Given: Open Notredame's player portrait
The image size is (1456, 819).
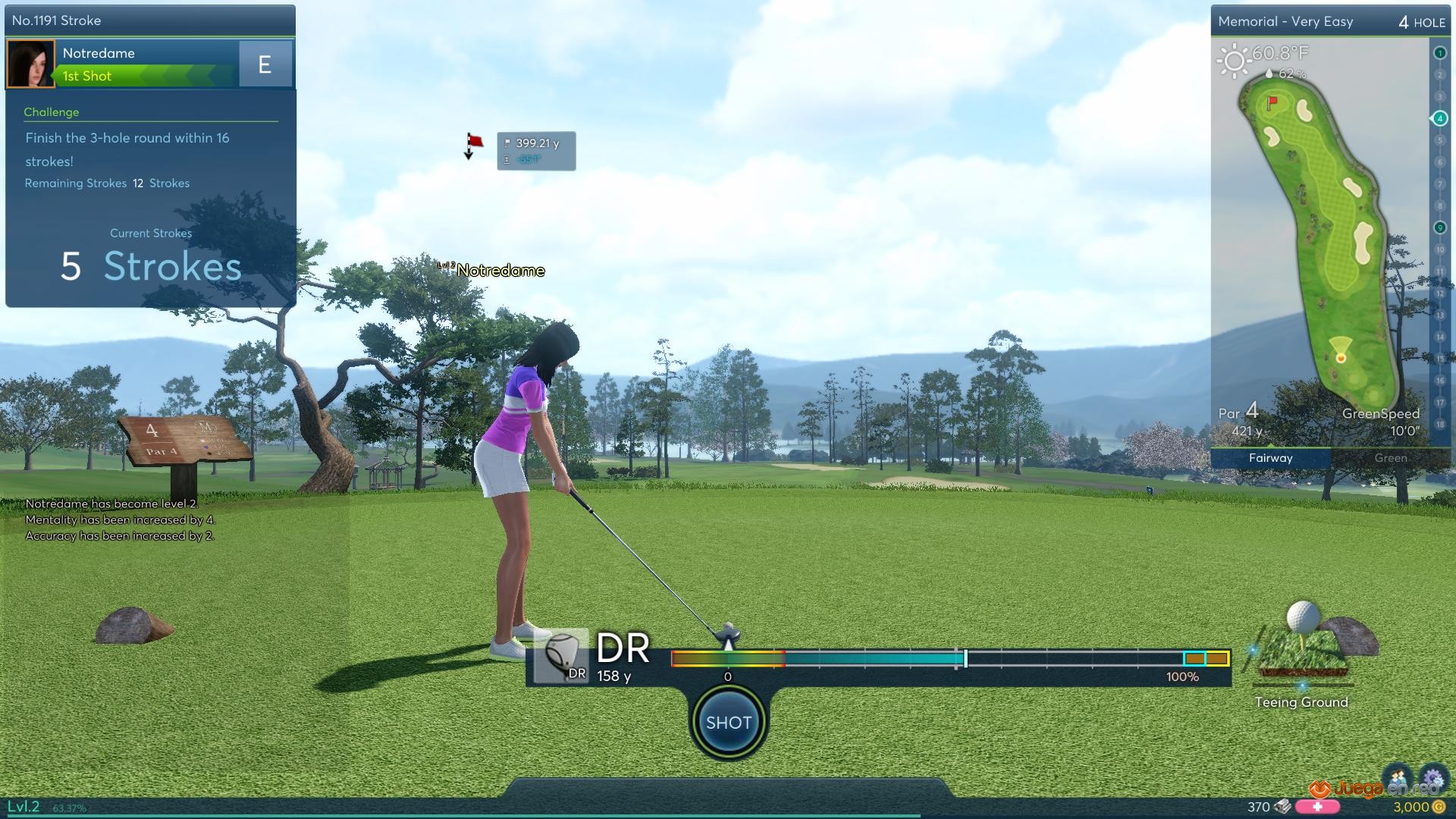Looking at the screenshot, I should 30,64.
